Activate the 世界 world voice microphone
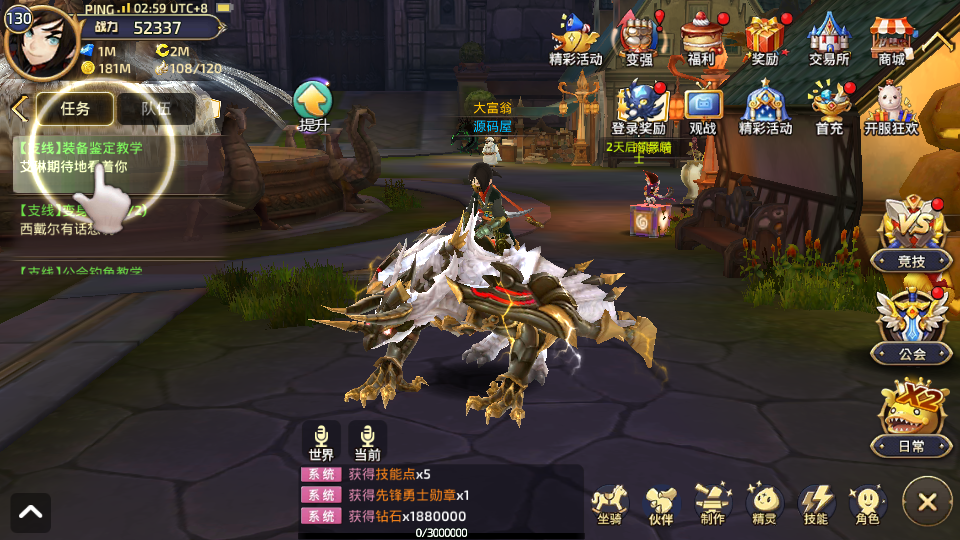This screenshot has width=960, height=540. [321, 441]
